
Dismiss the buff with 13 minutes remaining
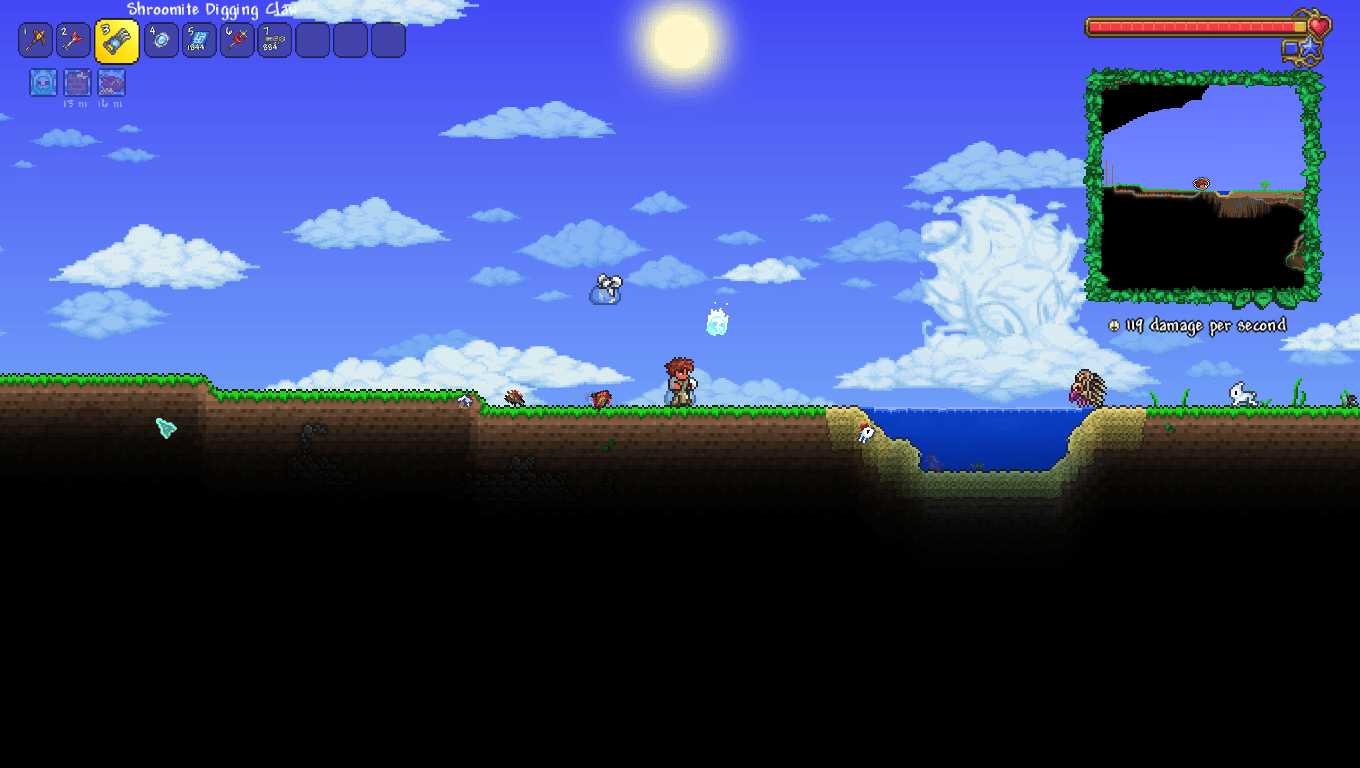77,83
